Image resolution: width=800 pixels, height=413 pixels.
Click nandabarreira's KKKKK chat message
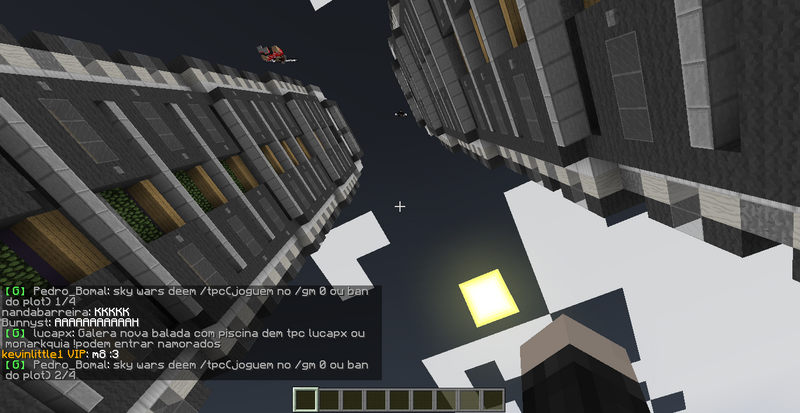click(68, 312)
